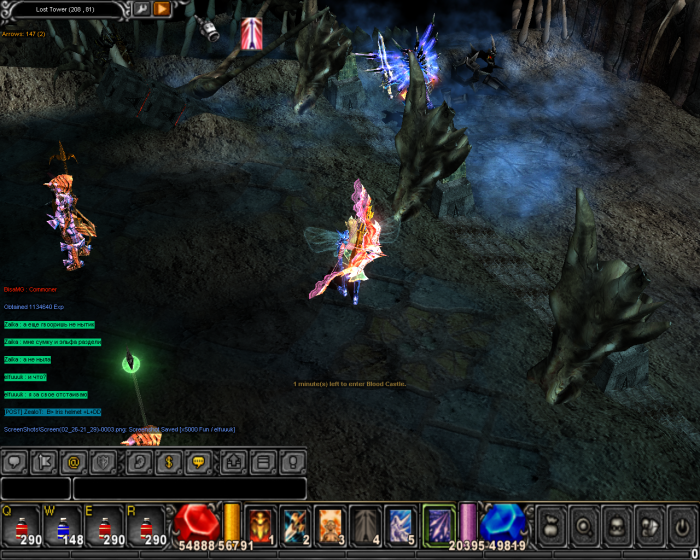Click the orange play arrow button
Viewport: 700px width, 560px height.
pos(161,9)
